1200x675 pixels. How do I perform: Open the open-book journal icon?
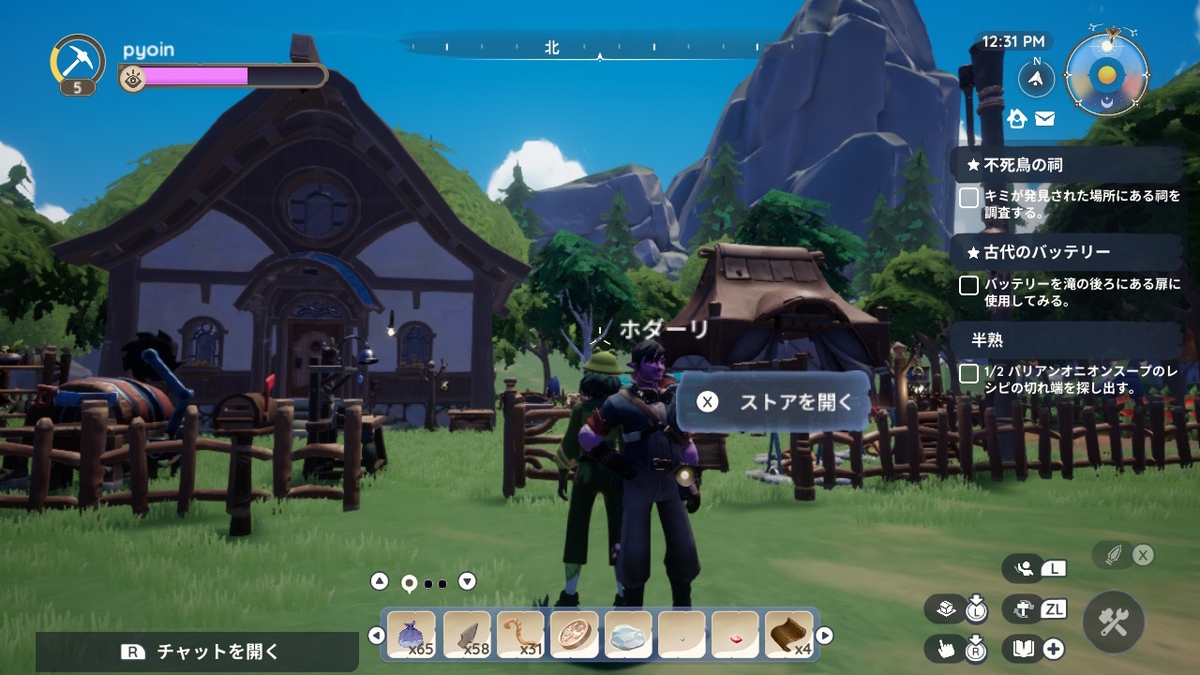(x=1022, y=649)
